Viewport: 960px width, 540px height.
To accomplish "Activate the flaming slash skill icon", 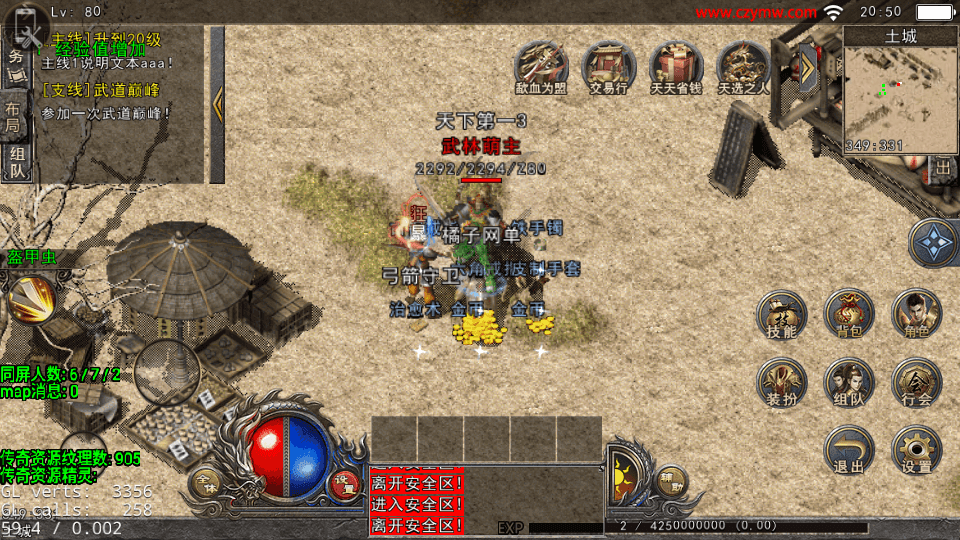I will [x=30, y=297].
